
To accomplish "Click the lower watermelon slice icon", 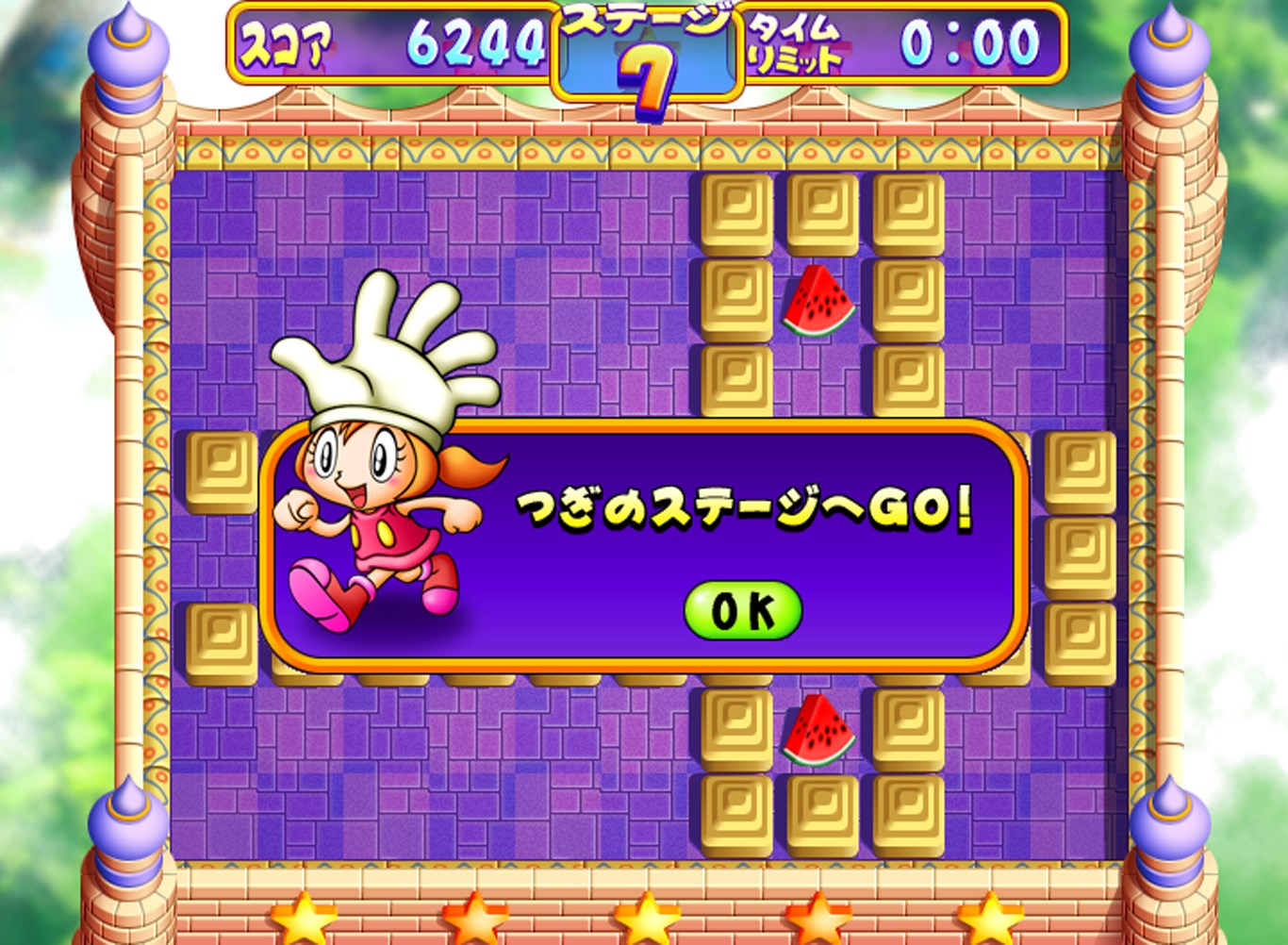I will tap(818, 731).
